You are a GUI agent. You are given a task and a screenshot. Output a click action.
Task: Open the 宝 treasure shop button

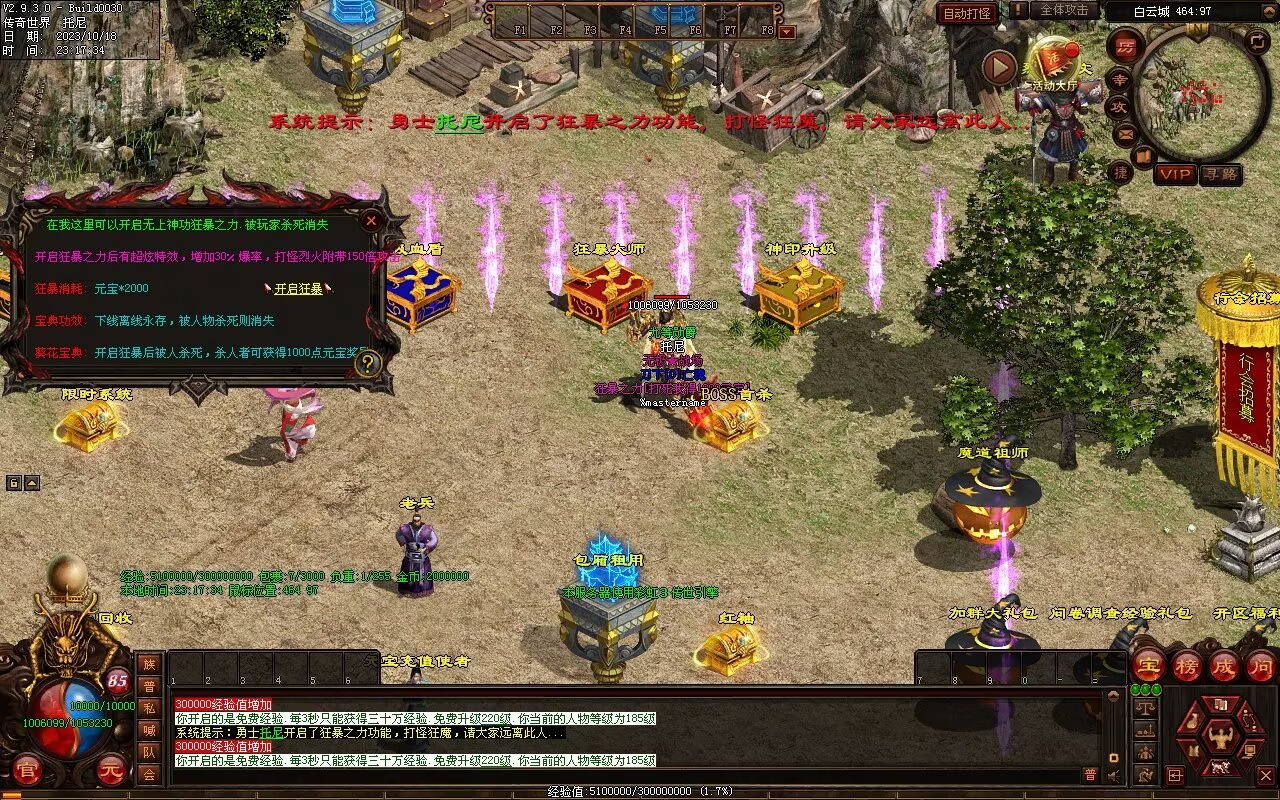1149,665
